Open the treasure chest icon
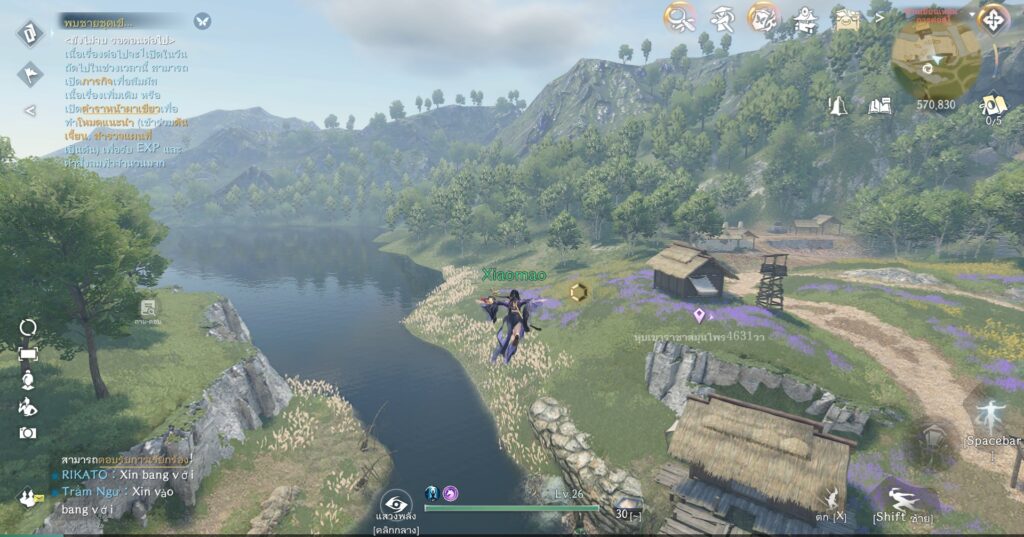The height and width of the screenshot is (537, 1024). click(847, 18)
